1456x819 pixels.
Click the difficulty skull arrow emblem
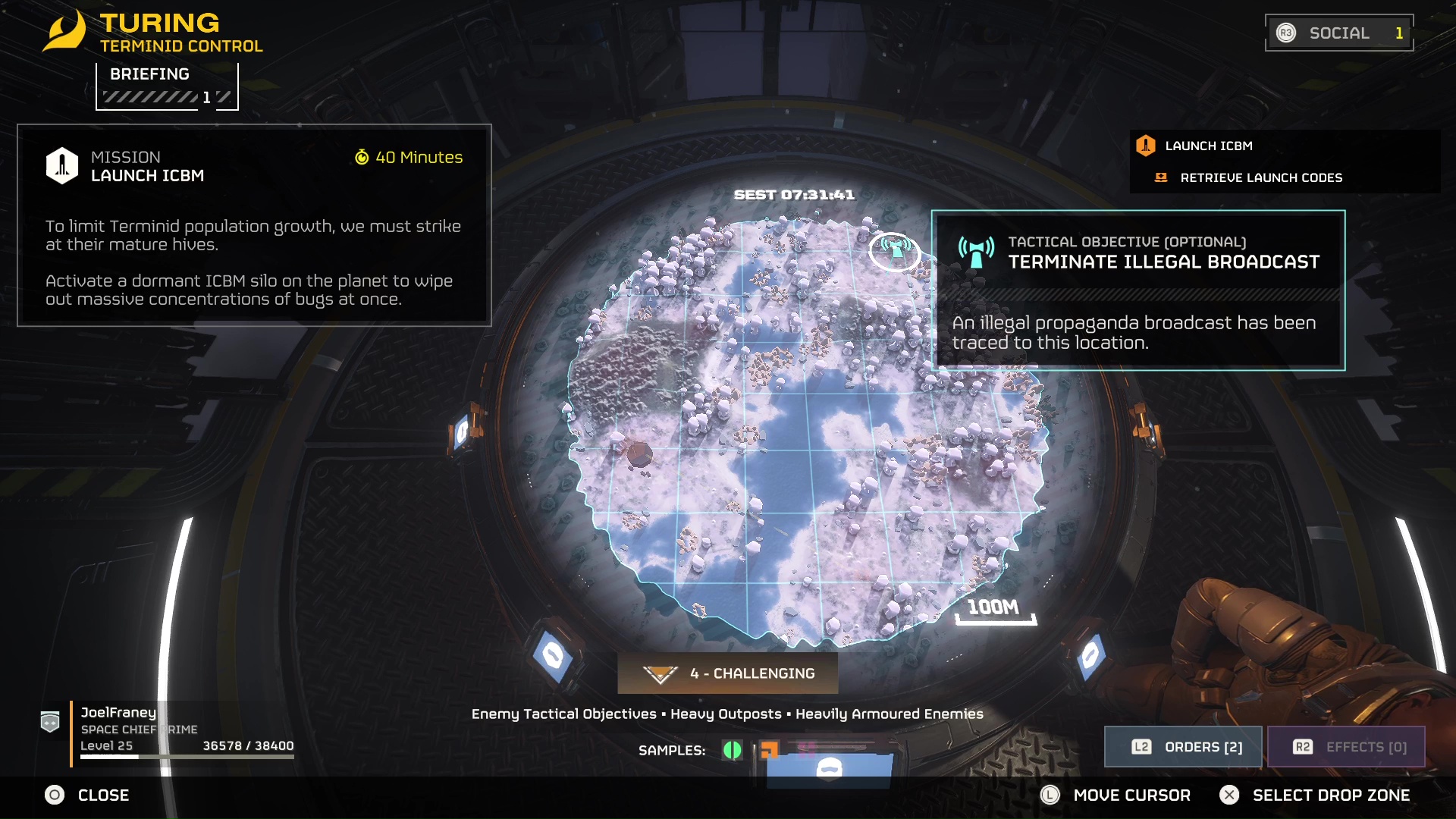(661, 673)
